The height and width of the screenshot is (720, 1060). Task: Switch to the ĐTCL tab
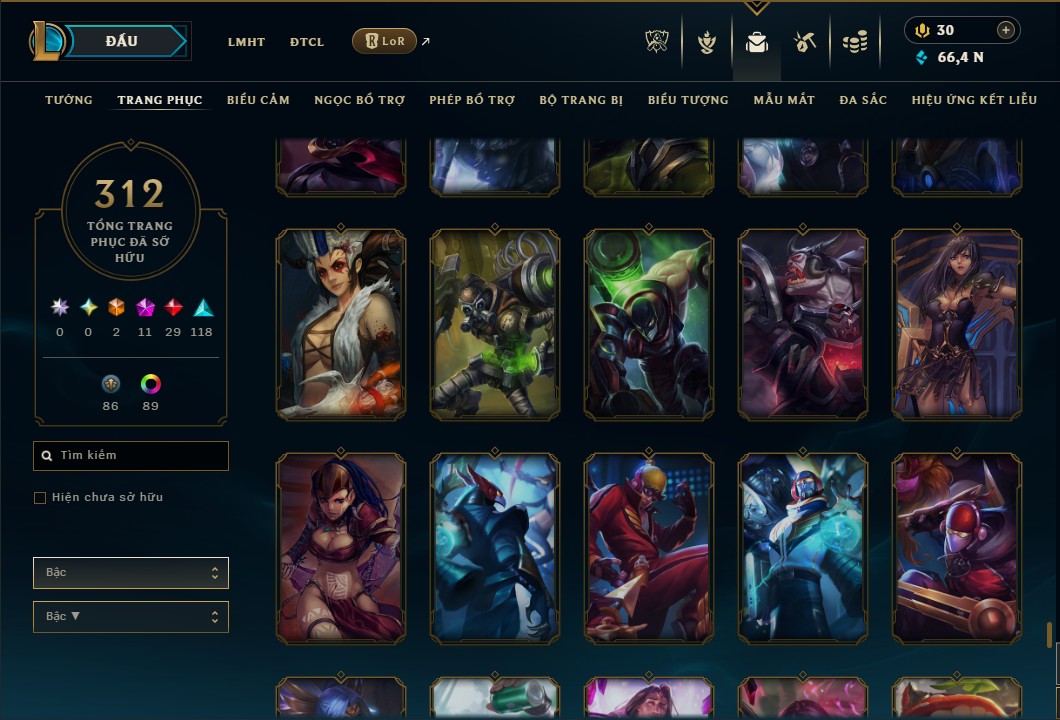coord(307,42)
